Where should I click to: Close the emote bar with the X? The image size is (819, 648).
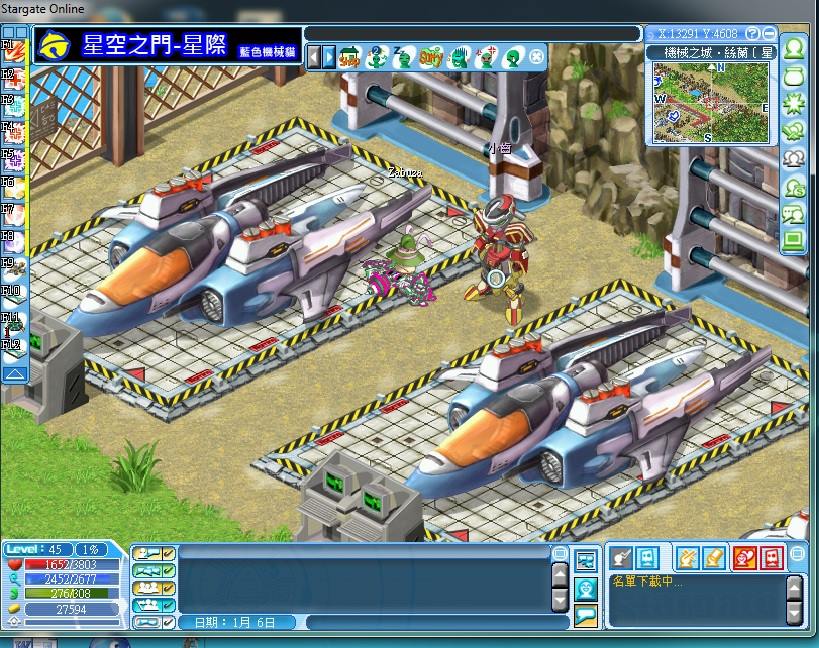click(537, 56)
